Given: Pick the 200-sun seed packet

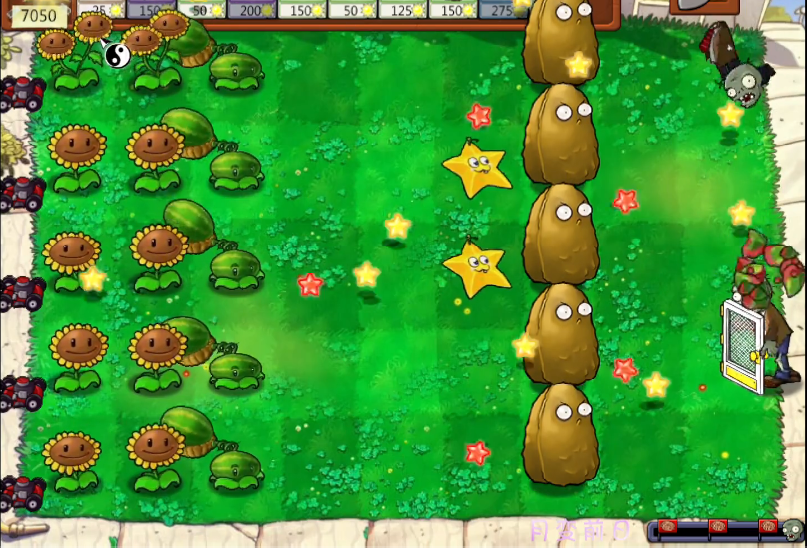Looking at the screenshot, I should click(251, 9).
